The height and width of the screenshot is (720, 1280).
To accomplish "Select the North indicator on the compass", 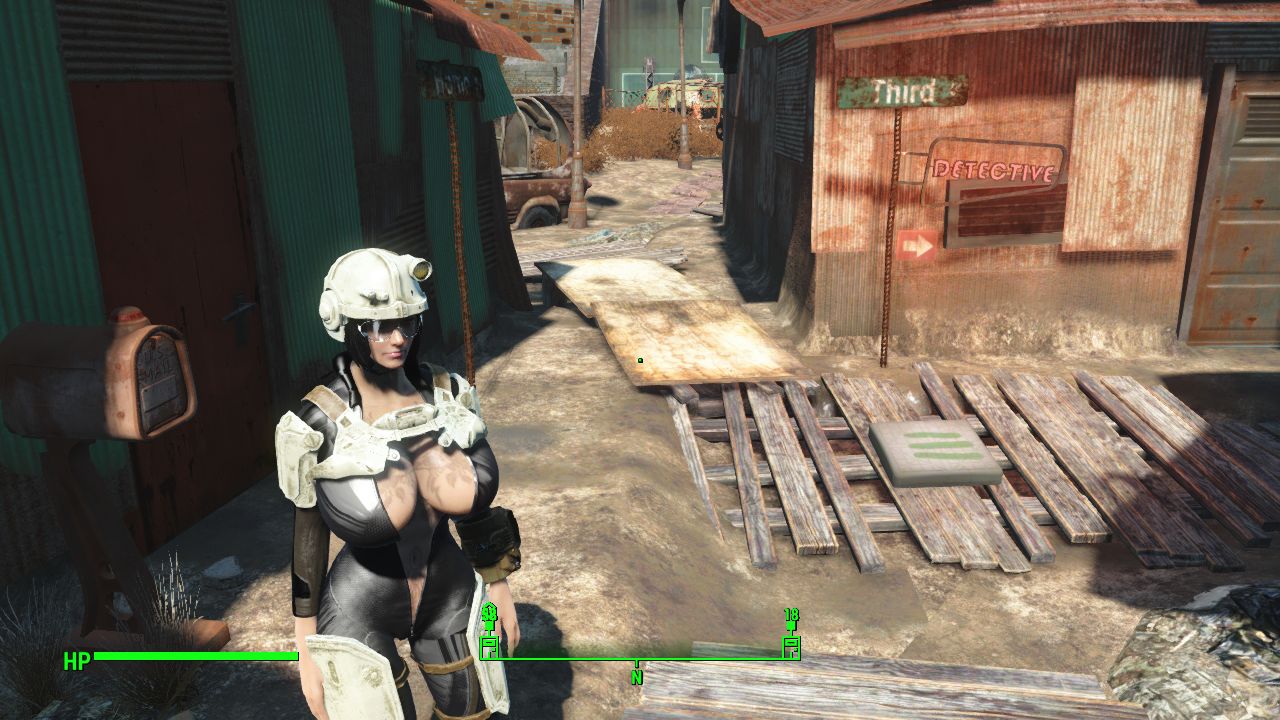I will tap(636, 676).
